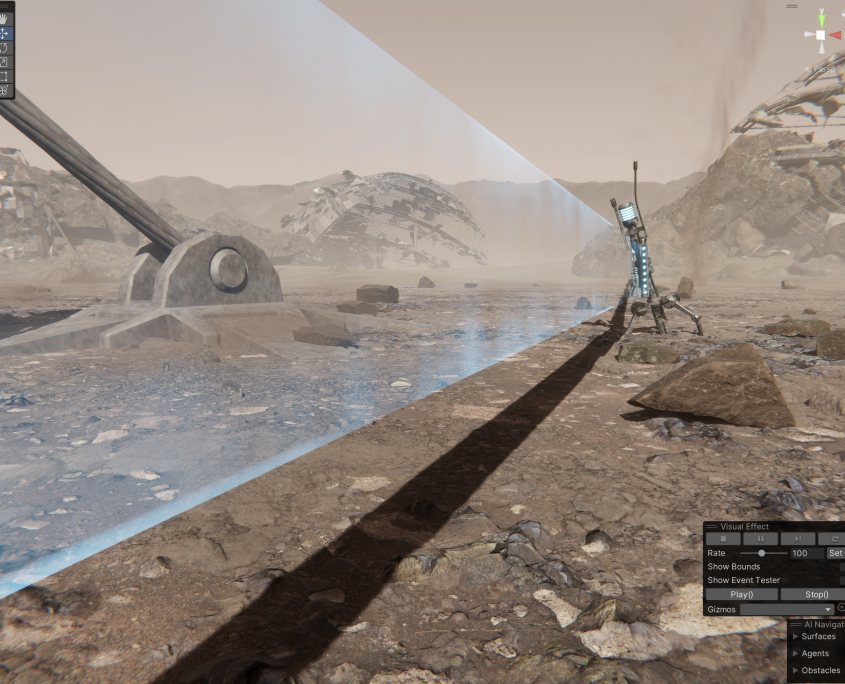This screenshot has height=684, width=845.
Task: Click the red X axis gizmo cone
Action: tap(835, 35)
